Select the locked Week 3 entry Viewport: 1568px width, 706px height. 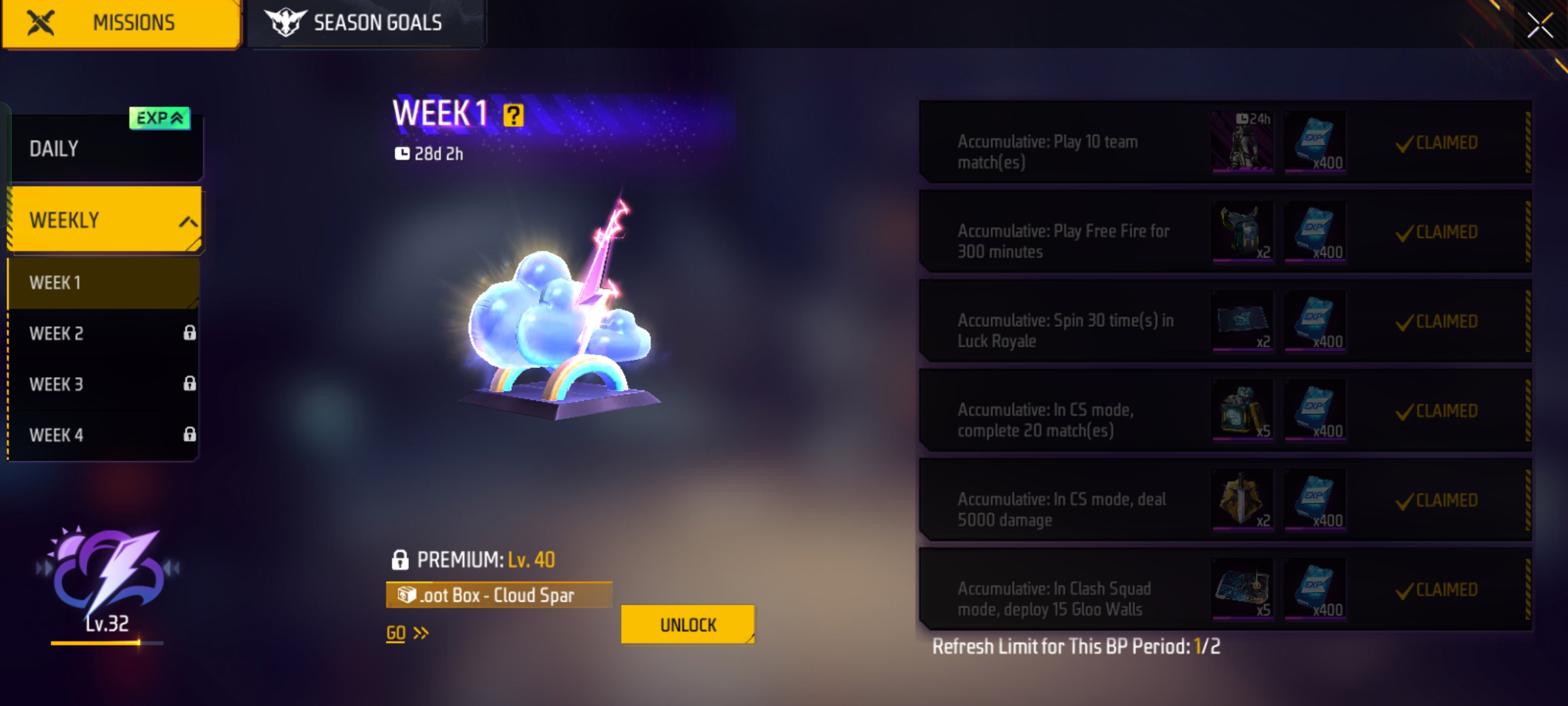(x=103, y=384)
